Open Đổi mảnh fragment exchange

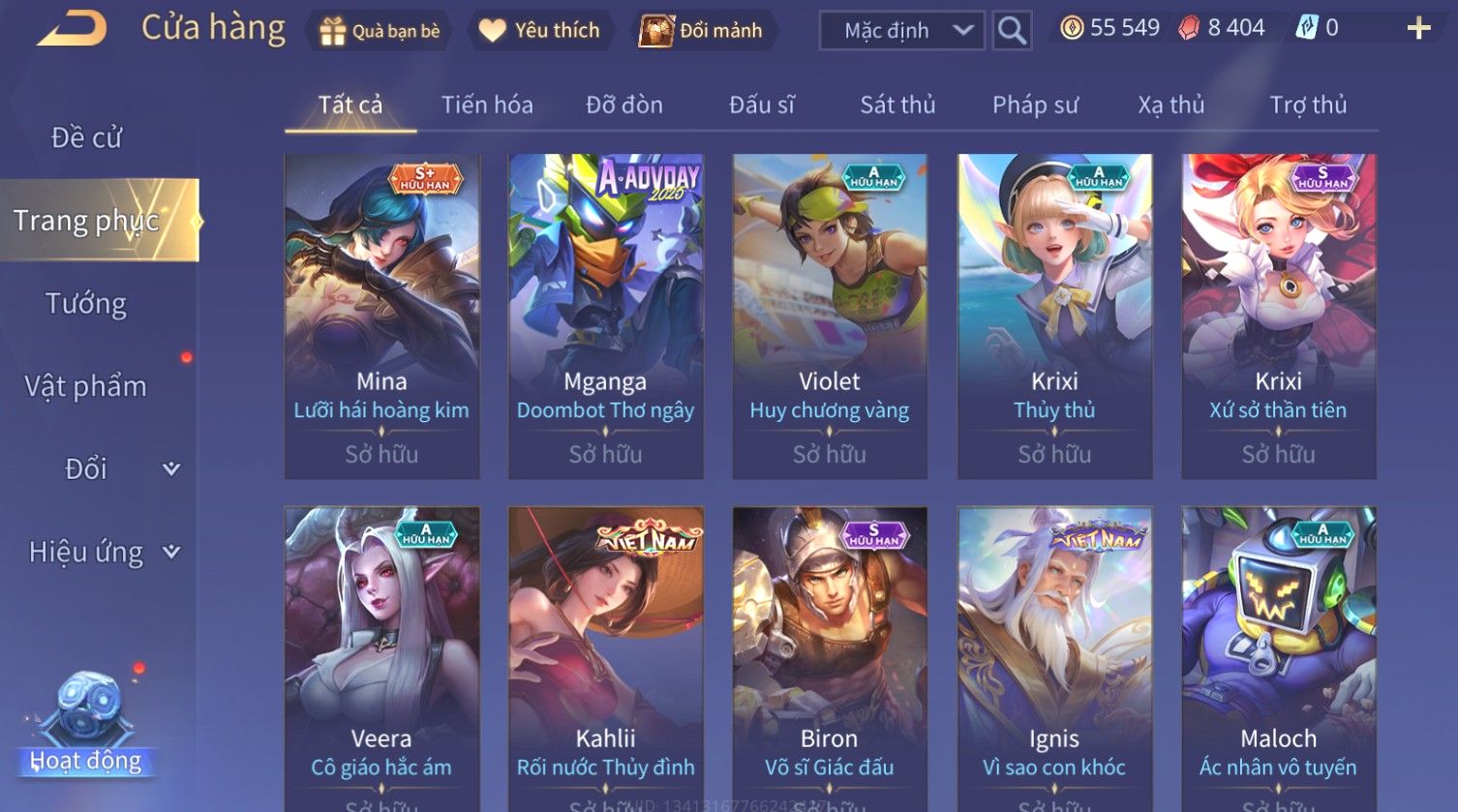tap(701, 31)
